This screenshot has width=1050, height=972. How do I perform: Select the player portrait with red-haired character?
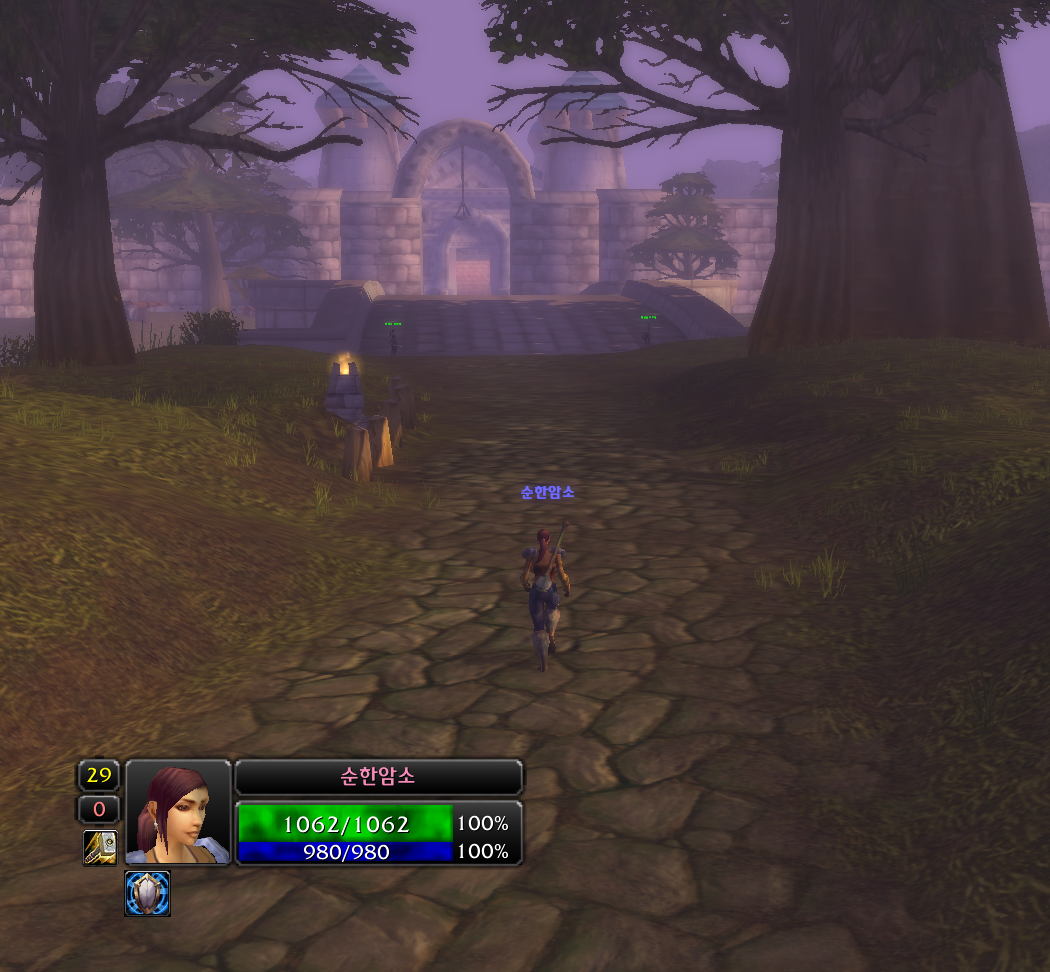click(178, 812)
